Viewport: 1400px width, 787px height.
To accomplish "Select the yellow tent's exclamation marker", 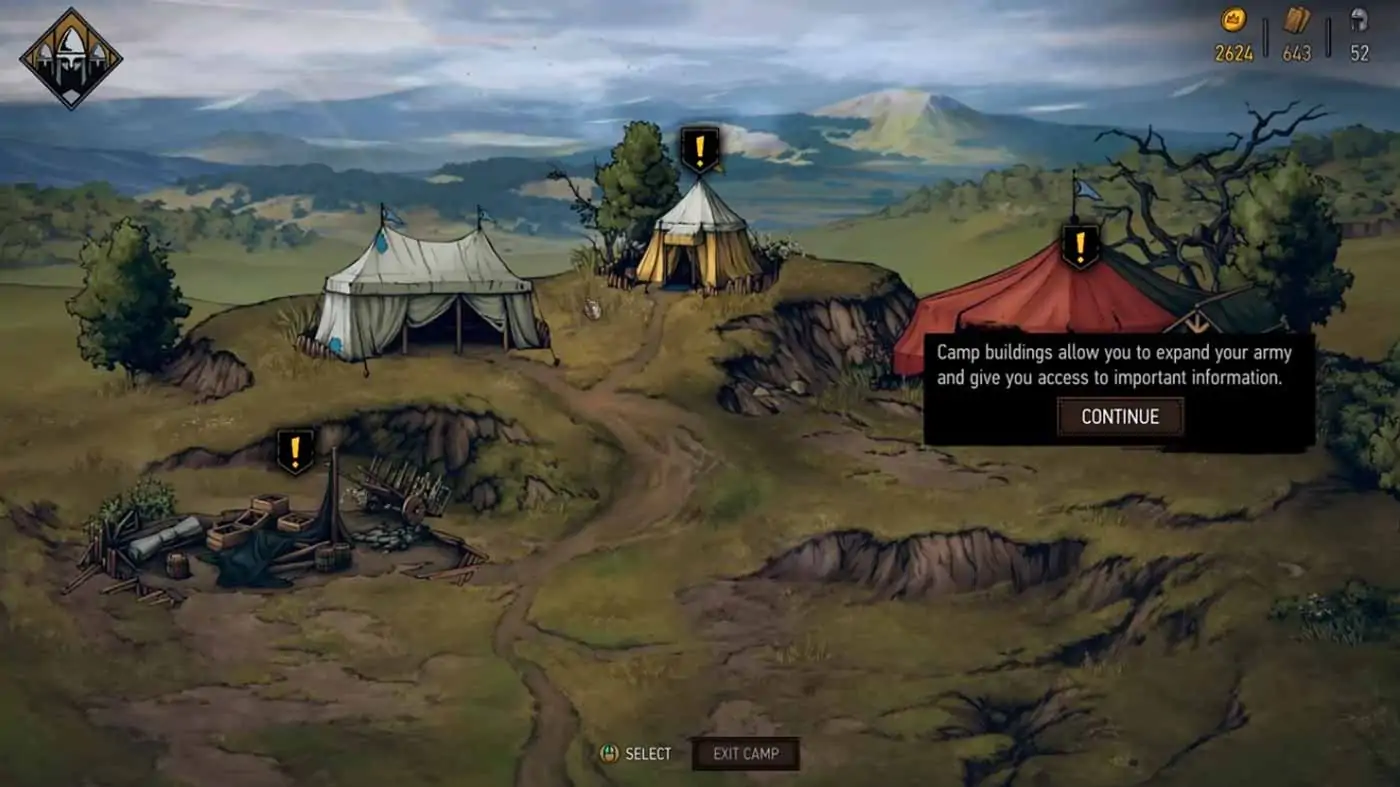I will tap(700, 150).
